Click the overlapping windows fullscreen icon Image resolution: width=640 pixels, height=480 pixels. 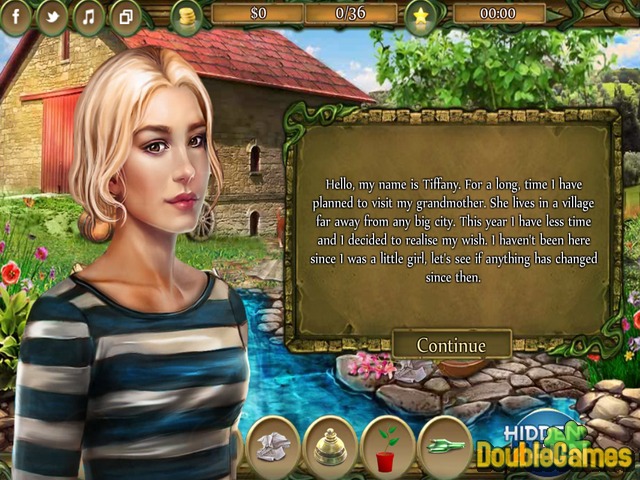[x=125, y=16]
